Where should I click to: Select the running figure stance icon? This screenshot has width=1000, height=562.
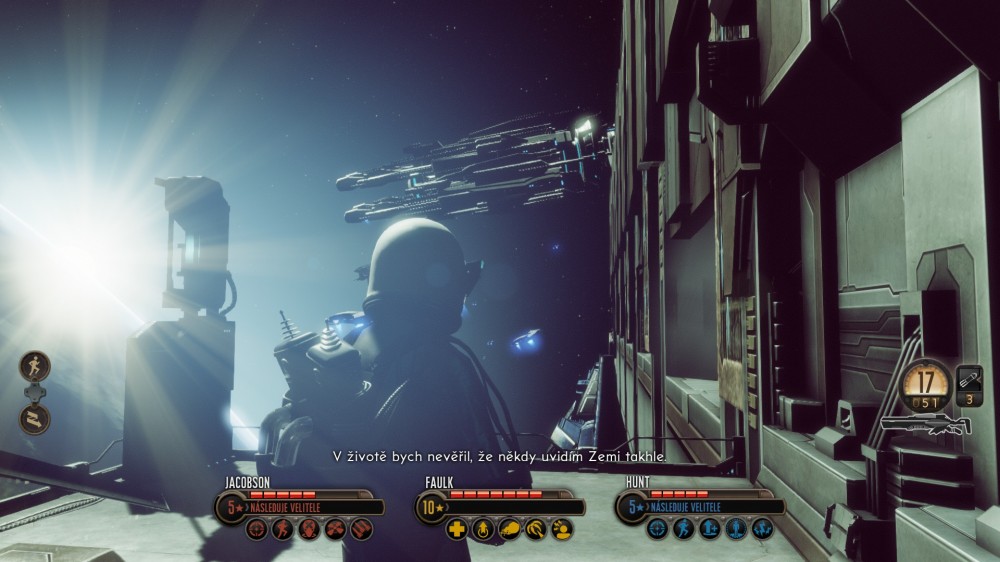tap(34, 366)
